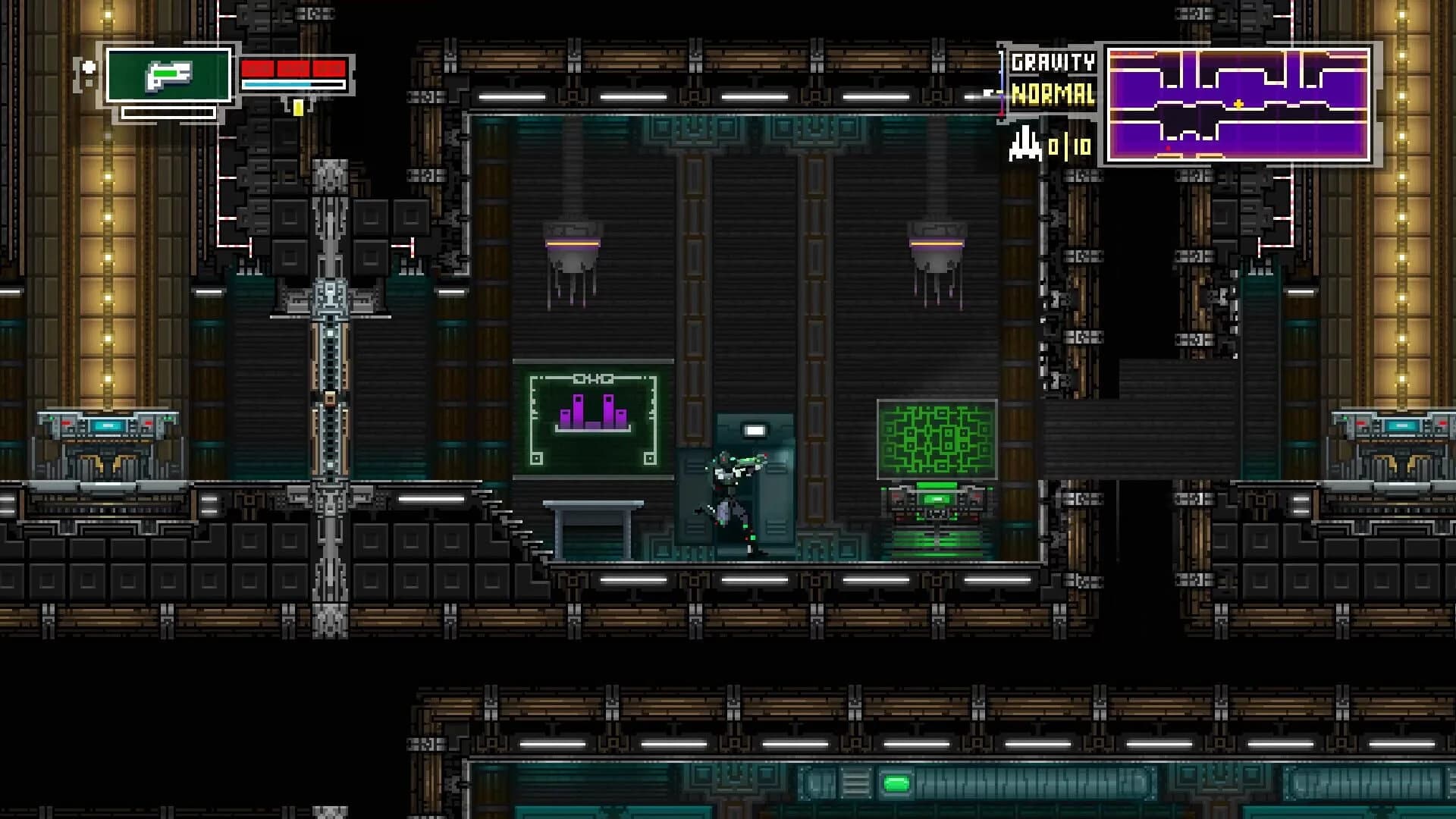Click the red dot on the minimap

[x=1168, y=149]
